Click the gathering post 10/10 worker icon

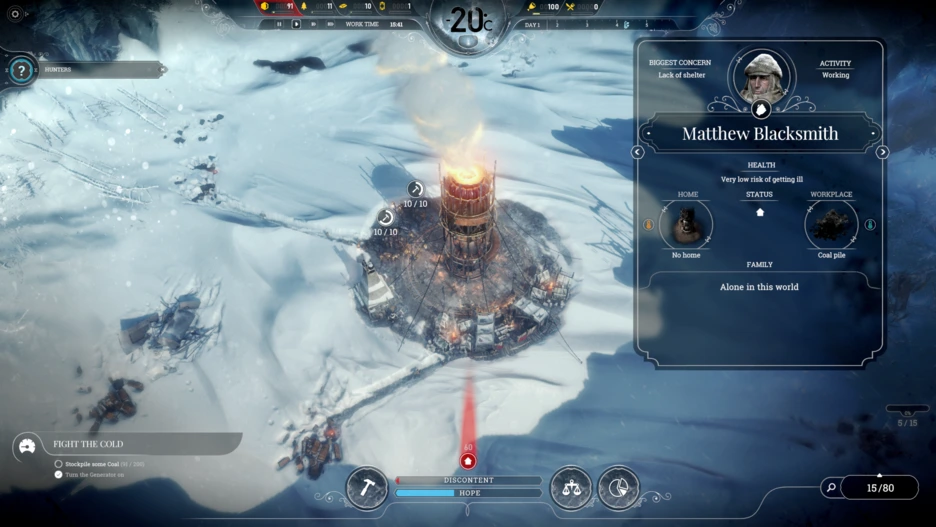(x=415, y=189)
